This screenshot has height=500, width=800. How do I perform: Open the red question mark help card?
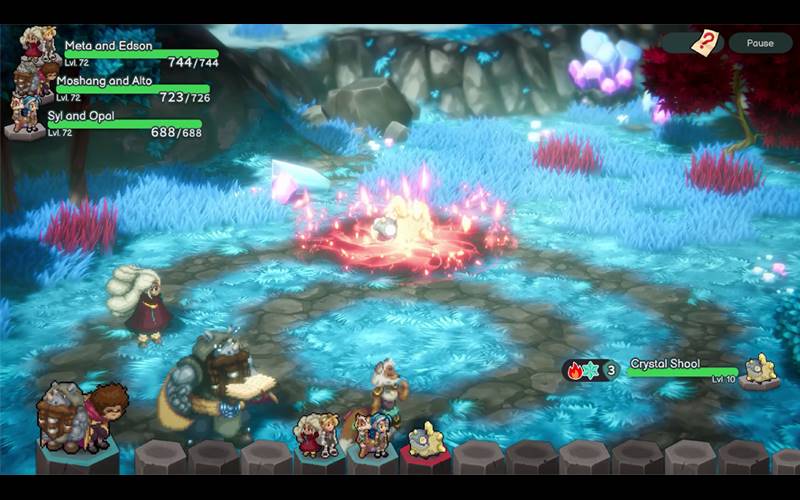(709, 43)
